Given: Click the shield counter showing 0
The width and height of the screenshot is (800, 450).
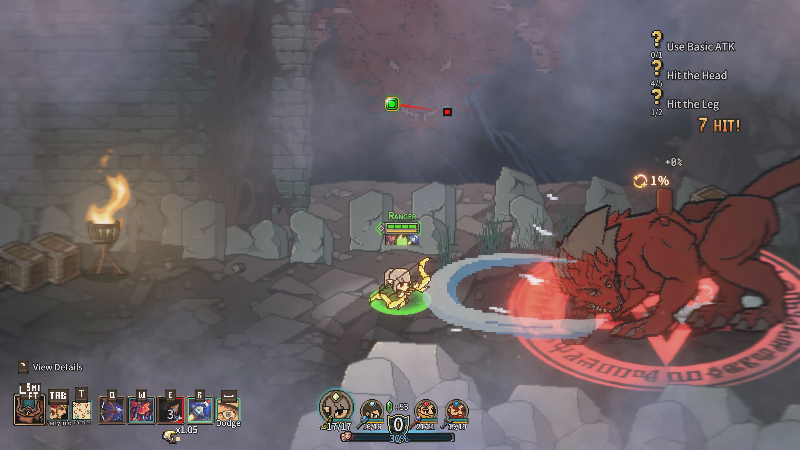Looking at the screenshot, I should click(x=395, y=424).
